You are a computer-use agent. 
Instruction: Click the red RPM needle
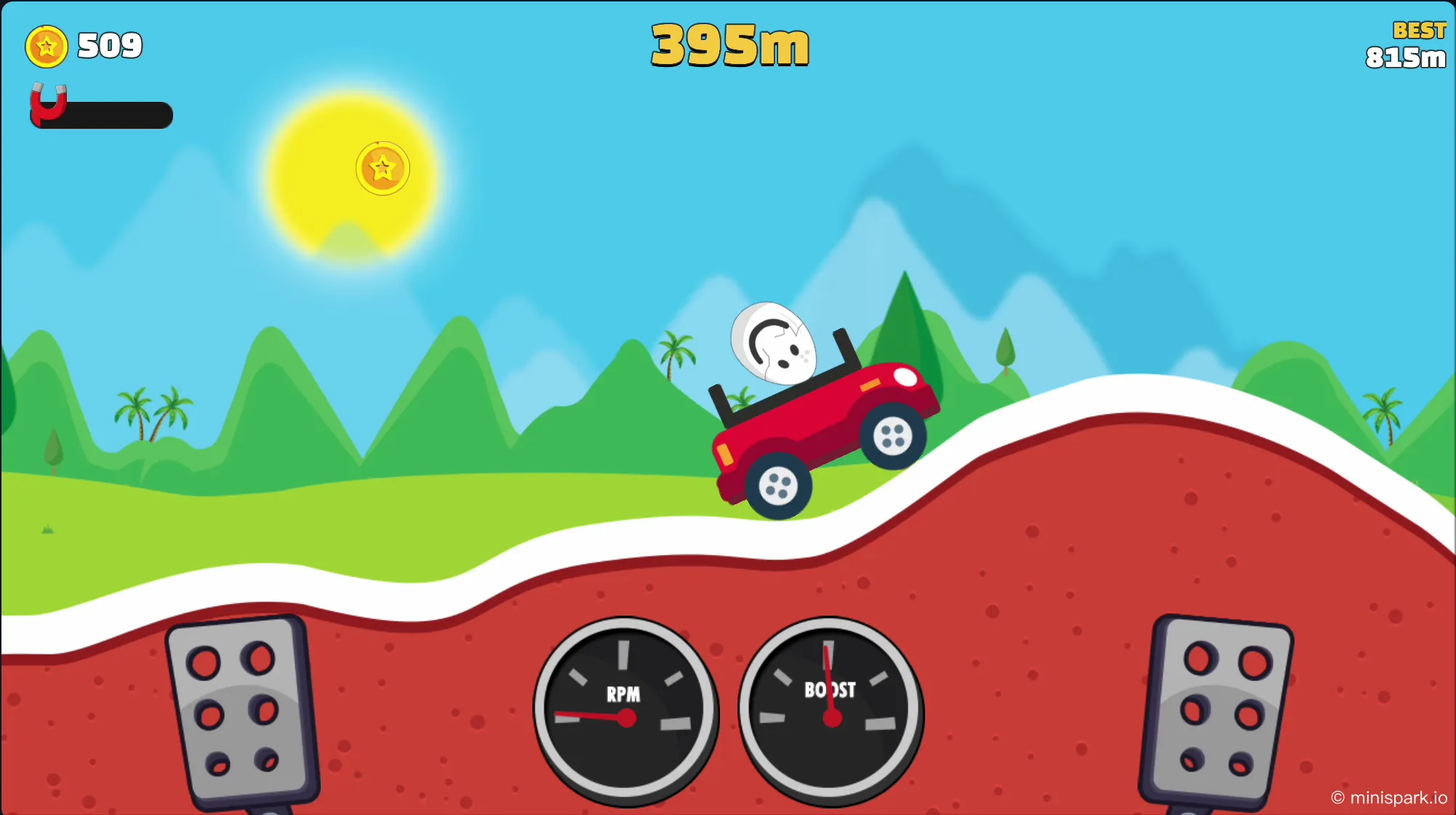click(589, 715)
